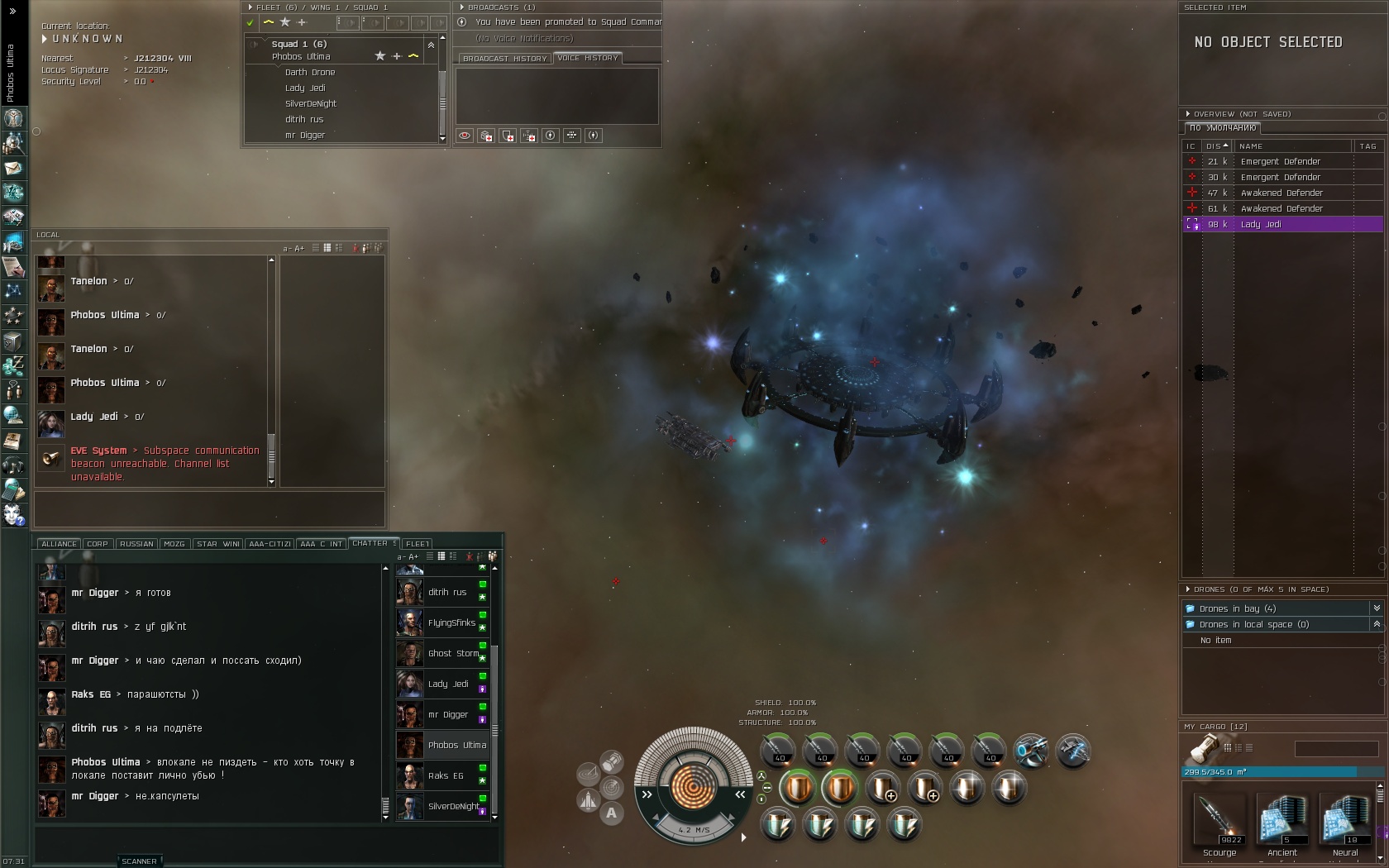This screenshot has height=868, width=1389.
Task: Show the Voice History tab
Action: (x=588, y=58)
